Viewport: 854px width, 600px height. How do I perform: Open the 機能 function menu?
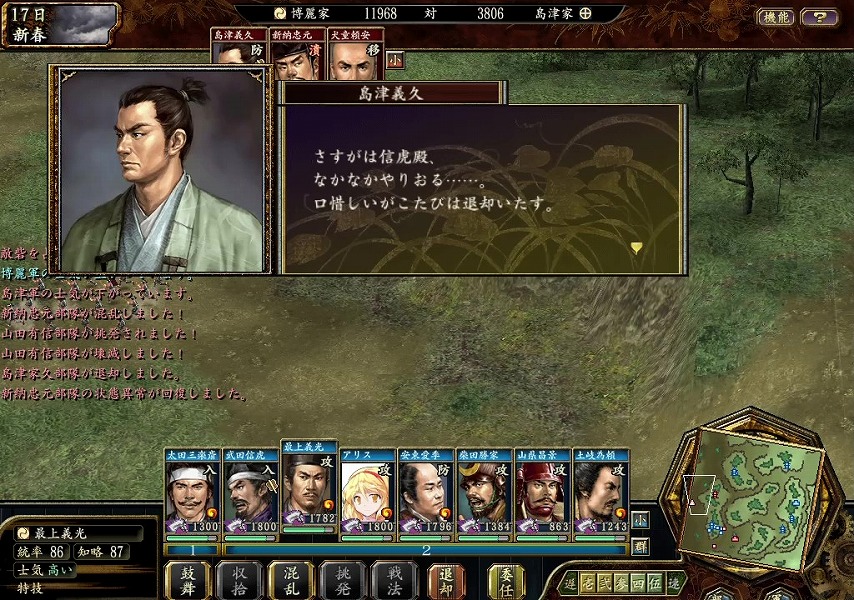pos(776,17)
